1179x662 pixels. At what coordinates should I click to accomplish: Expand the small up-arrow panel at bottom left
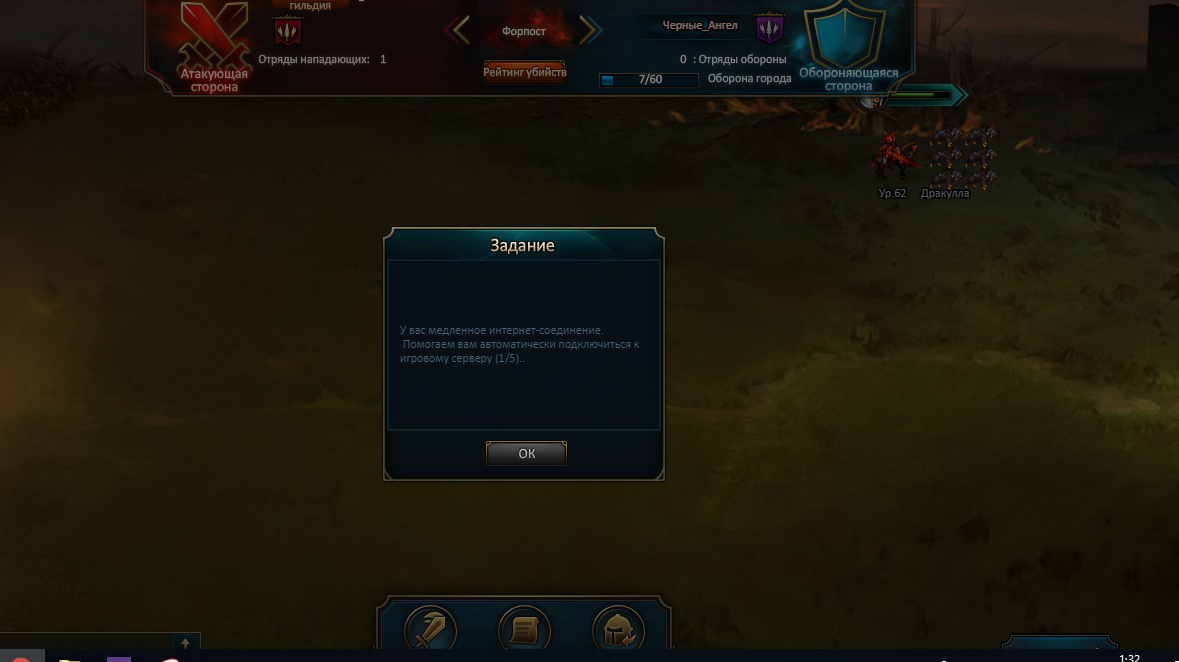185,644
